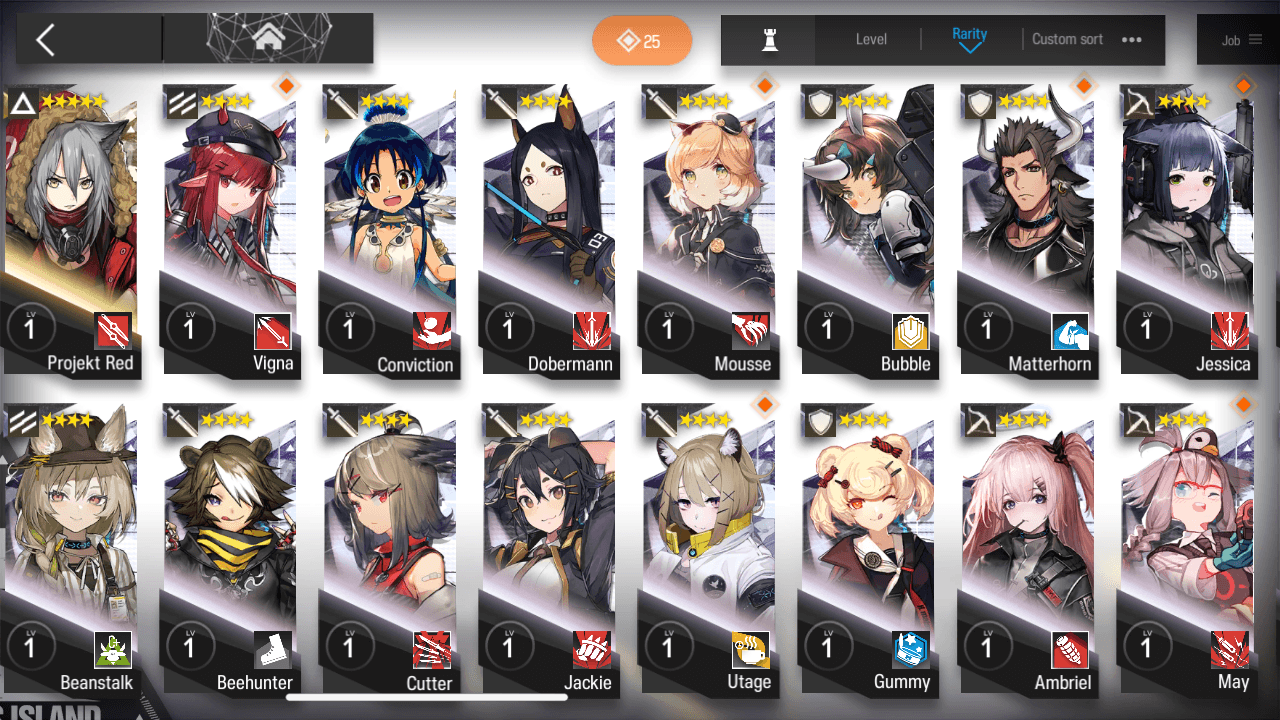The image size is (1280, 720).
Task: Select Dobermann's operator card
Action: pyautogui.click(x=548, y=230)
